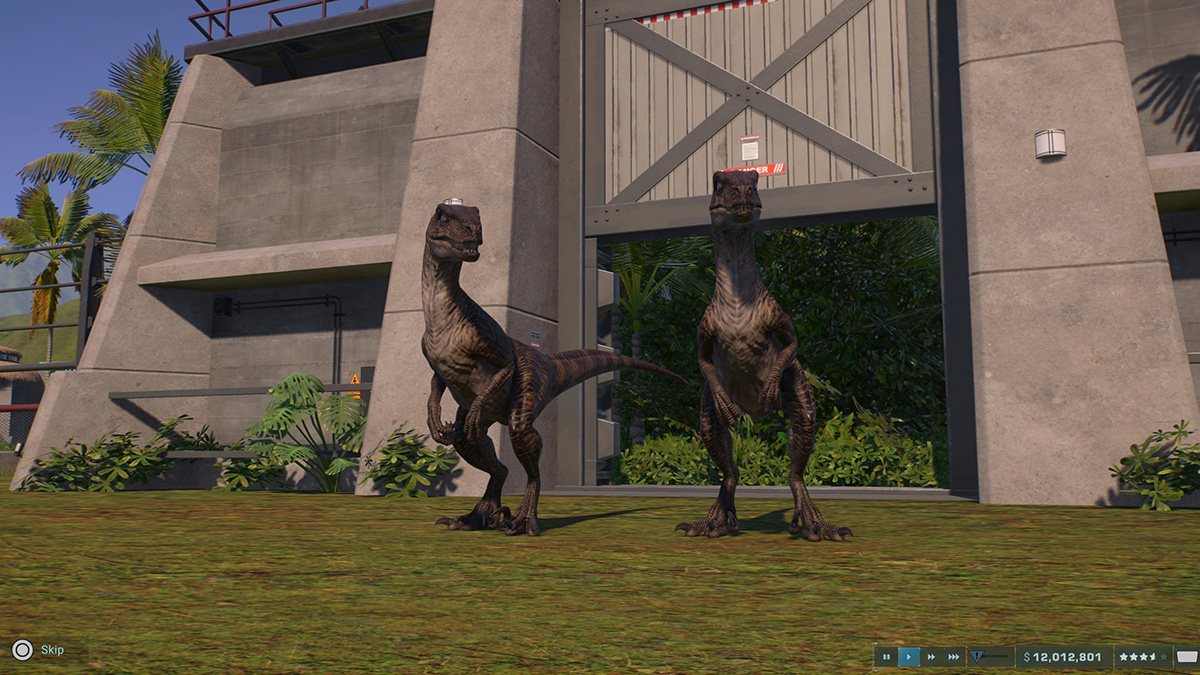Choose the triple-arrow fastest speed
The image size is (1200, 675).
coord(953,657)
